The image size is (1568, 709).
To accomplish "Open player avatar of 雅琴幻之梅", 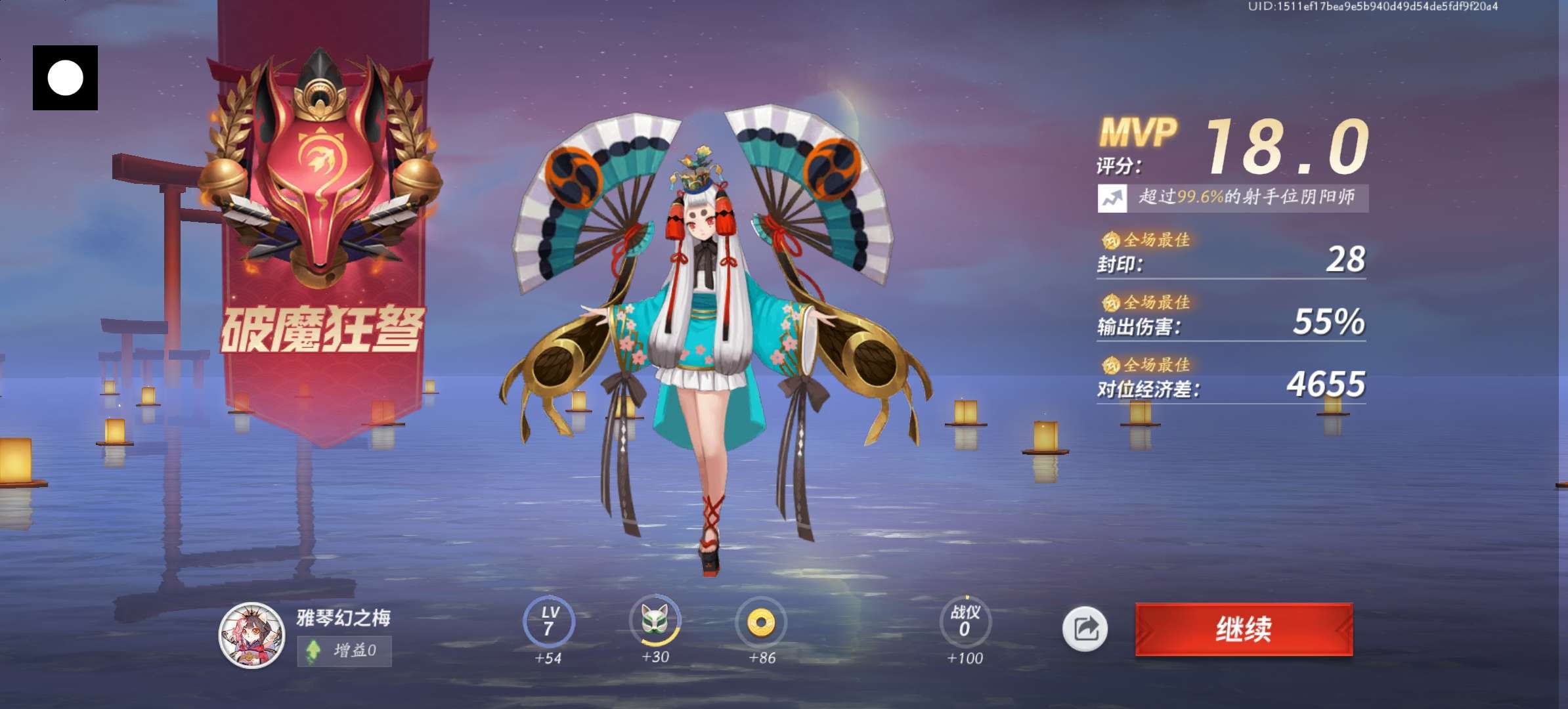I will click(251, 635).
